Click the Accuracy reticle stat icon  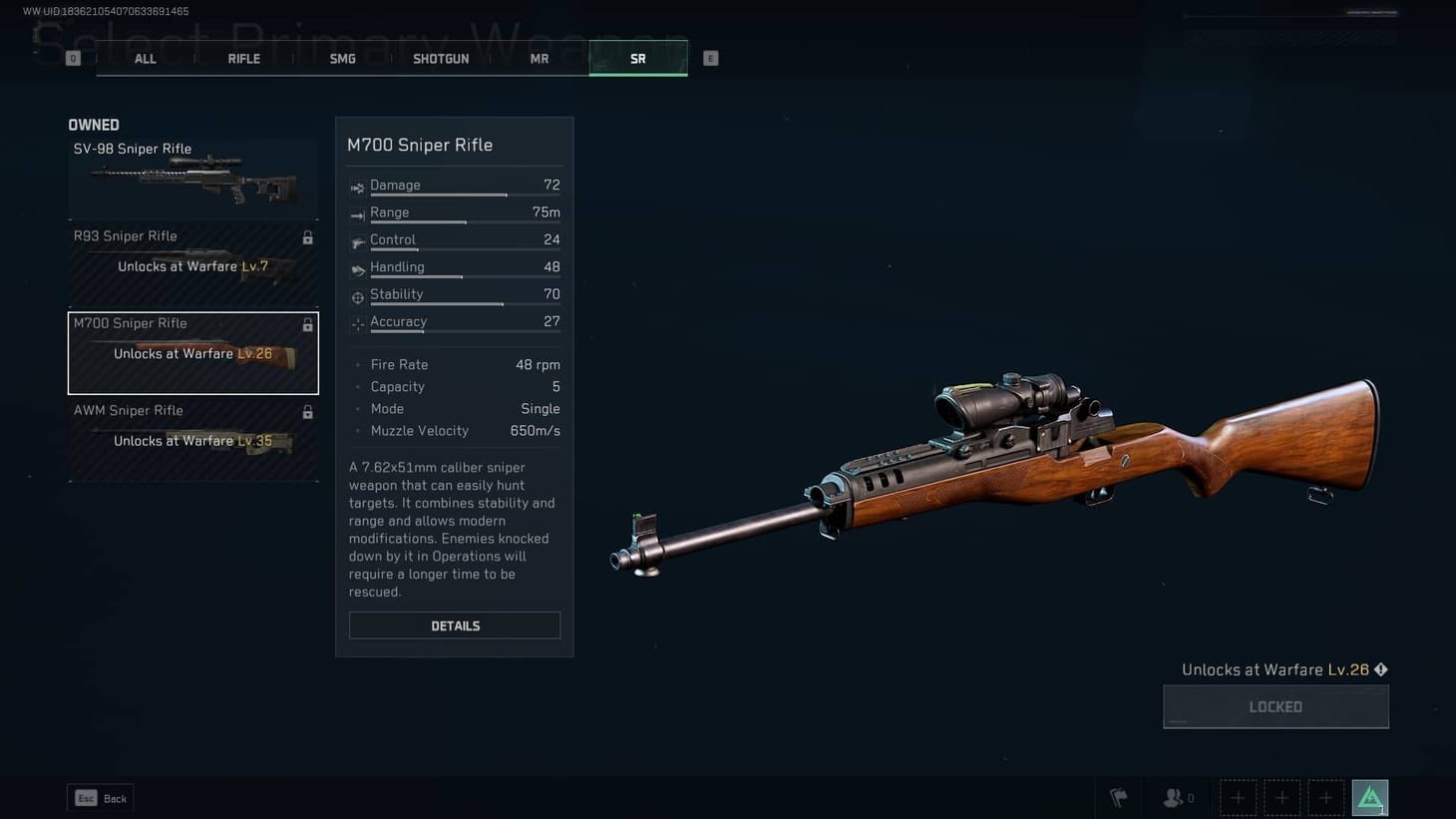(357, 322)
